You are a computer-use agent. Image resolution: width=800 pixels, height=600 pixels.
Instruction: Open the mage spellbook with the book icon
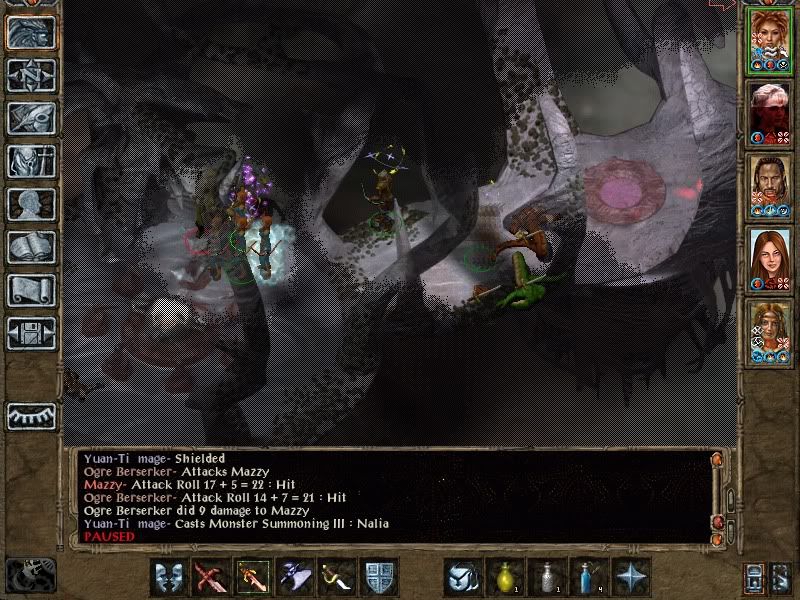click(x=30, y=247)
